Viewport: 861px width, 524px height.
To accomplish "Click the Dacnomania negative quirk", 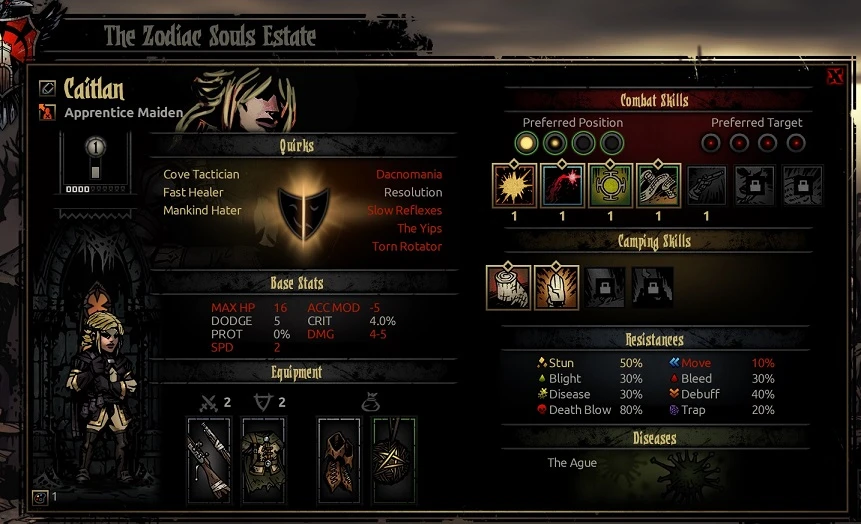I will click(408, 175).
